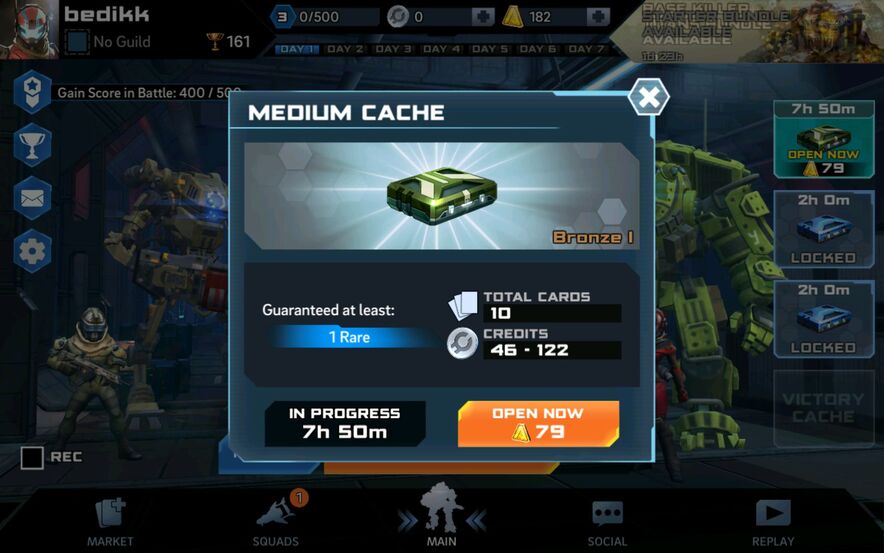The image size is (884, 553).
Task: Open the trophy leaderboard icon
Action: tap(32, 146)
